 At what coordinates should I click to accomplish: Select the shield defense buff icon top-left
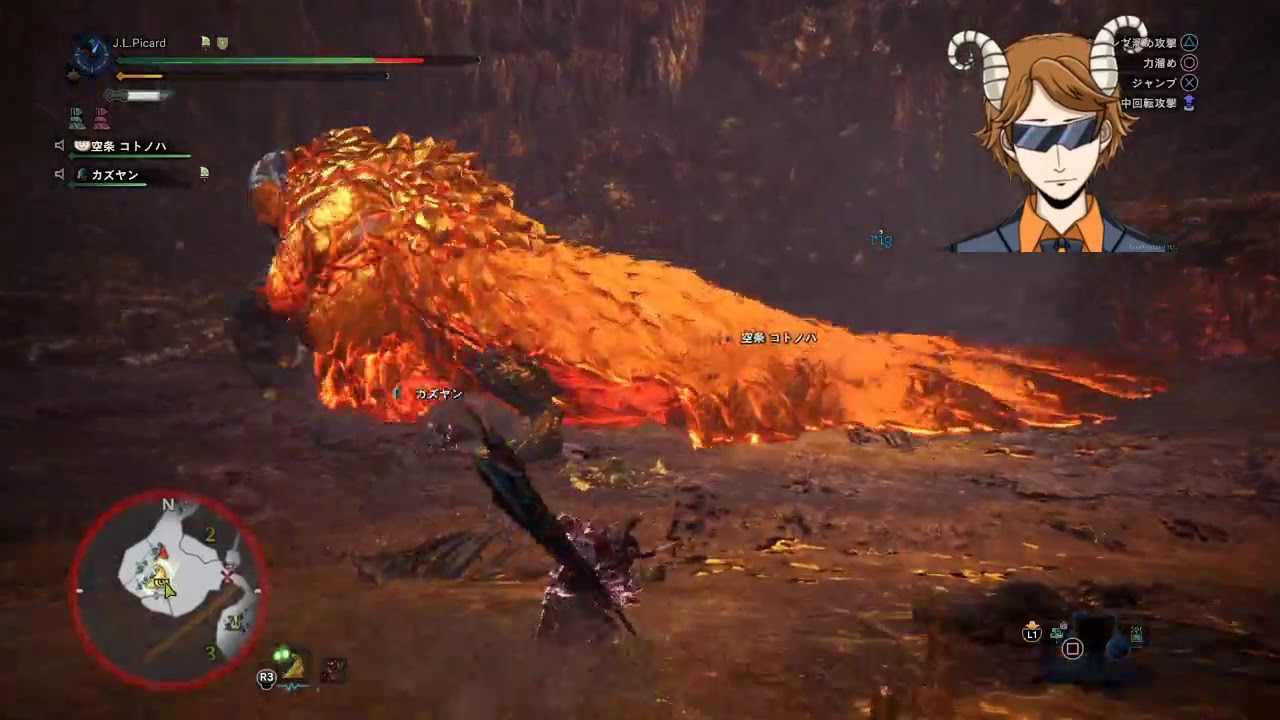[223, 44]
